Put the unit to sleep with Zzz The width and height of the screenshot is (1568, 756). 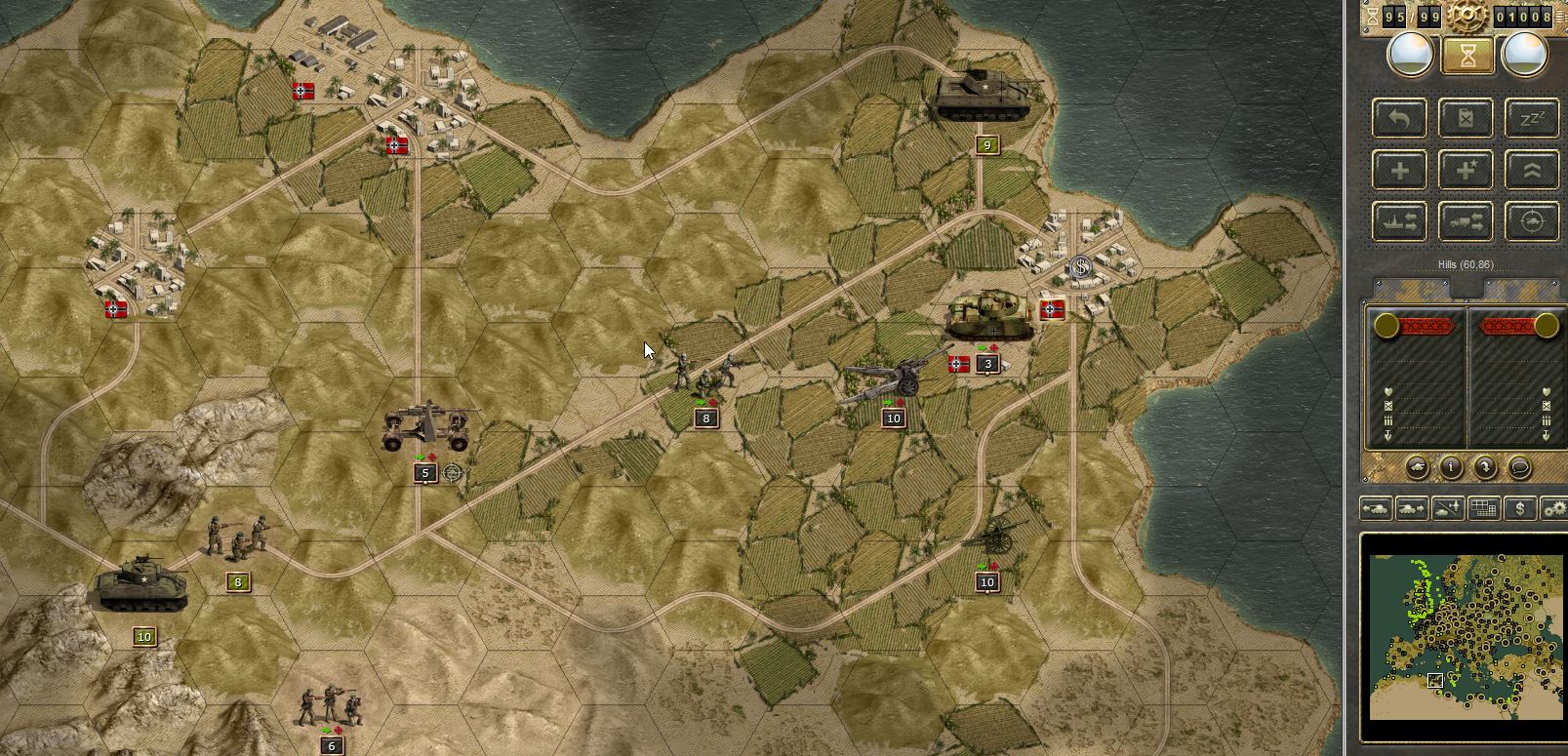tap(1534, 118)
